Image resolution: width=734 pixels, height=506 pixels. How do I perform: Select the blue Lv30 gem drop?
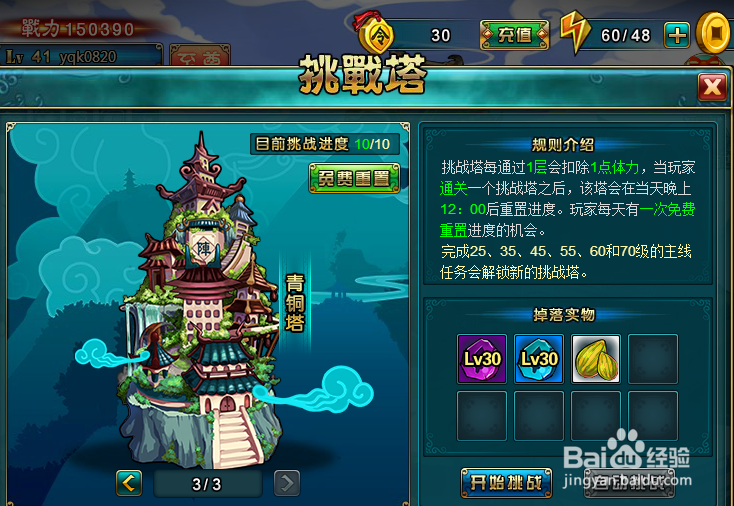point(539,359)
